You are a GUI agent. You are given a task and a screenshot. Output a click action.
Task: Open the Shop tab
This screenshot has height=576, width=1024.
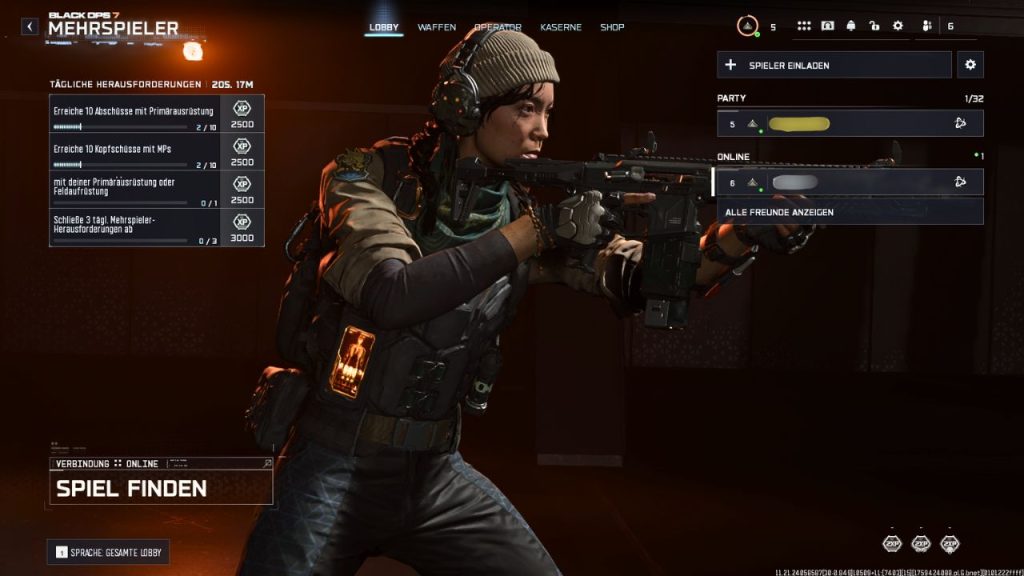(x=612, y=27)
